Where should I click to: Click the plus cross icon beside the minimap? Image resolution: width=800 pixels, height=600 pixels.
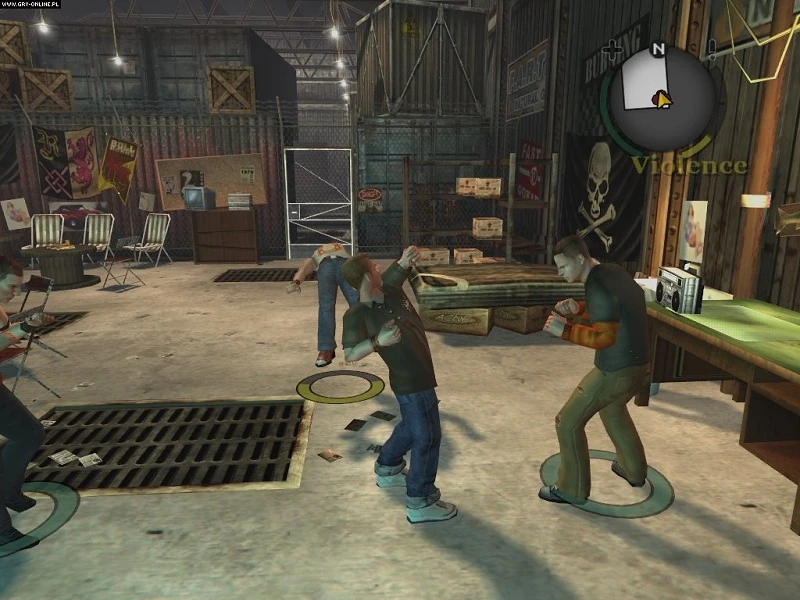click(x=613, y=50)
